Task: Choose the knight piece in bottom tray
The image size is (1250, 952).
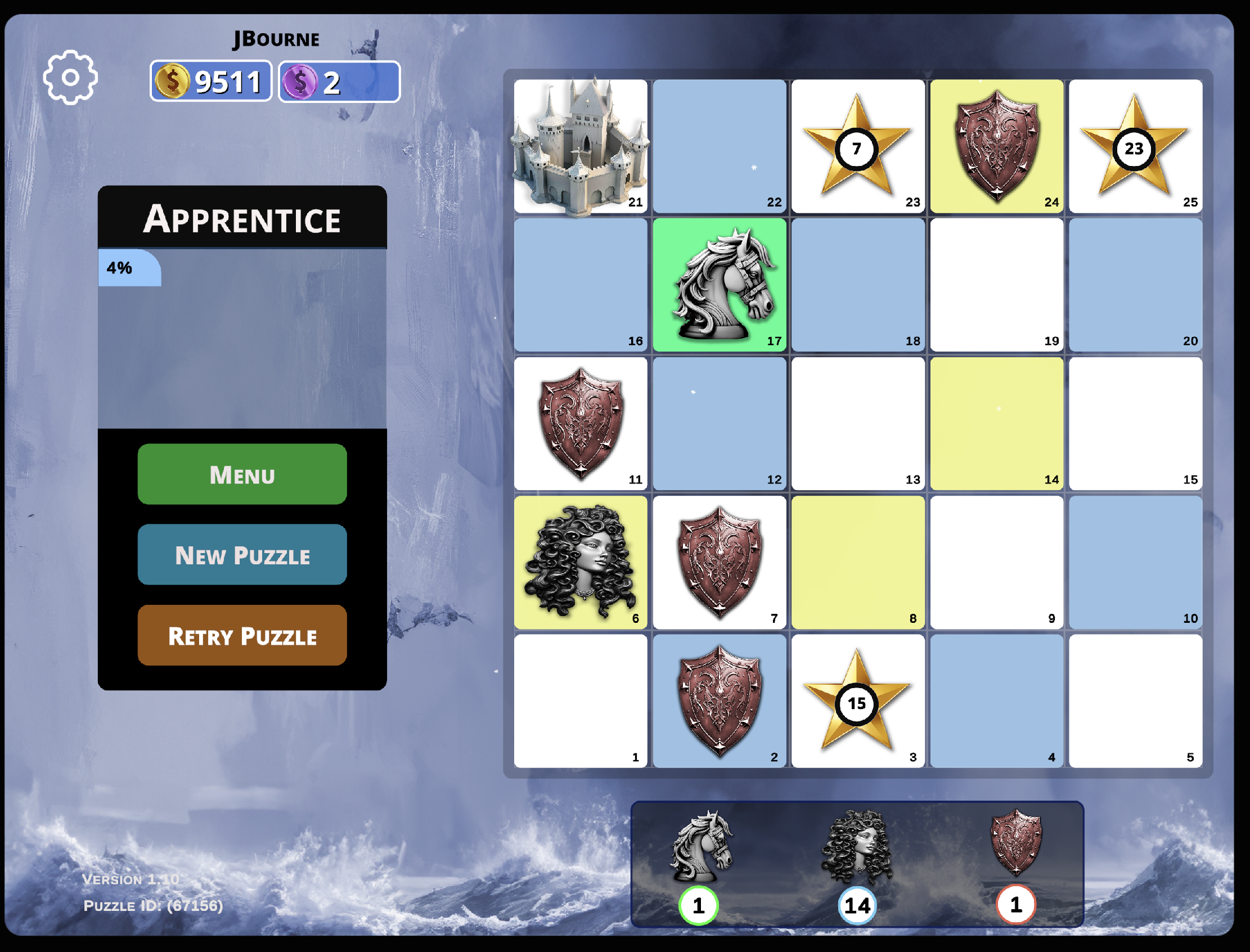Action: (700, 847)
